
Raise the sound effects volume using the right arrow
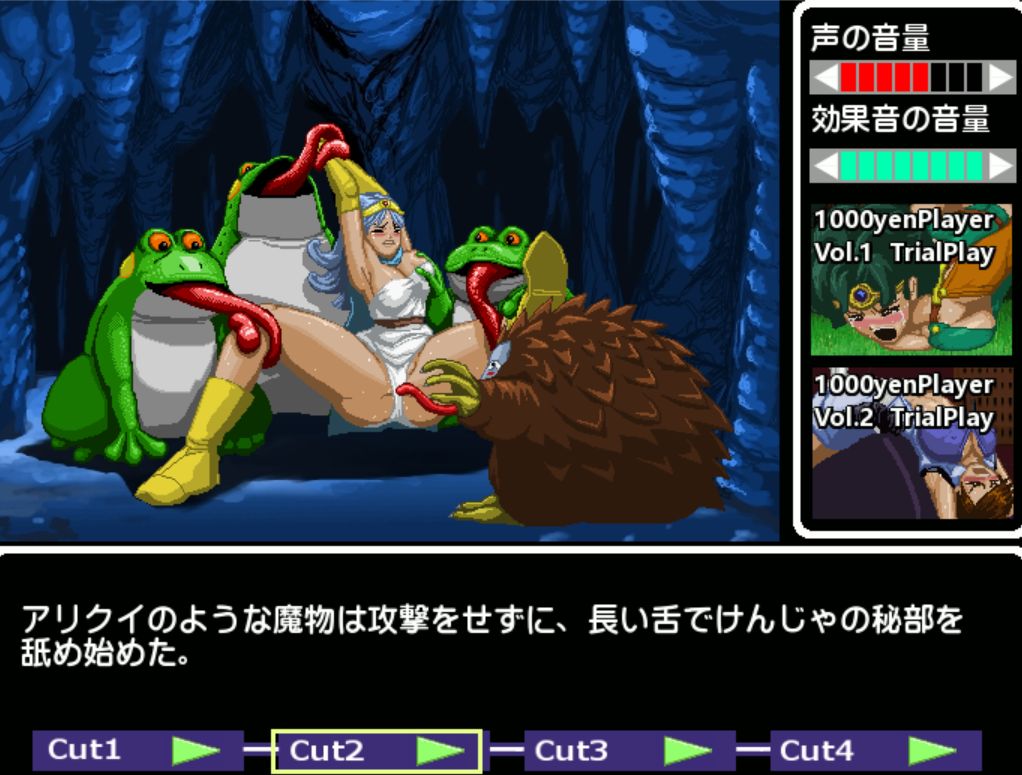(999, 166)
